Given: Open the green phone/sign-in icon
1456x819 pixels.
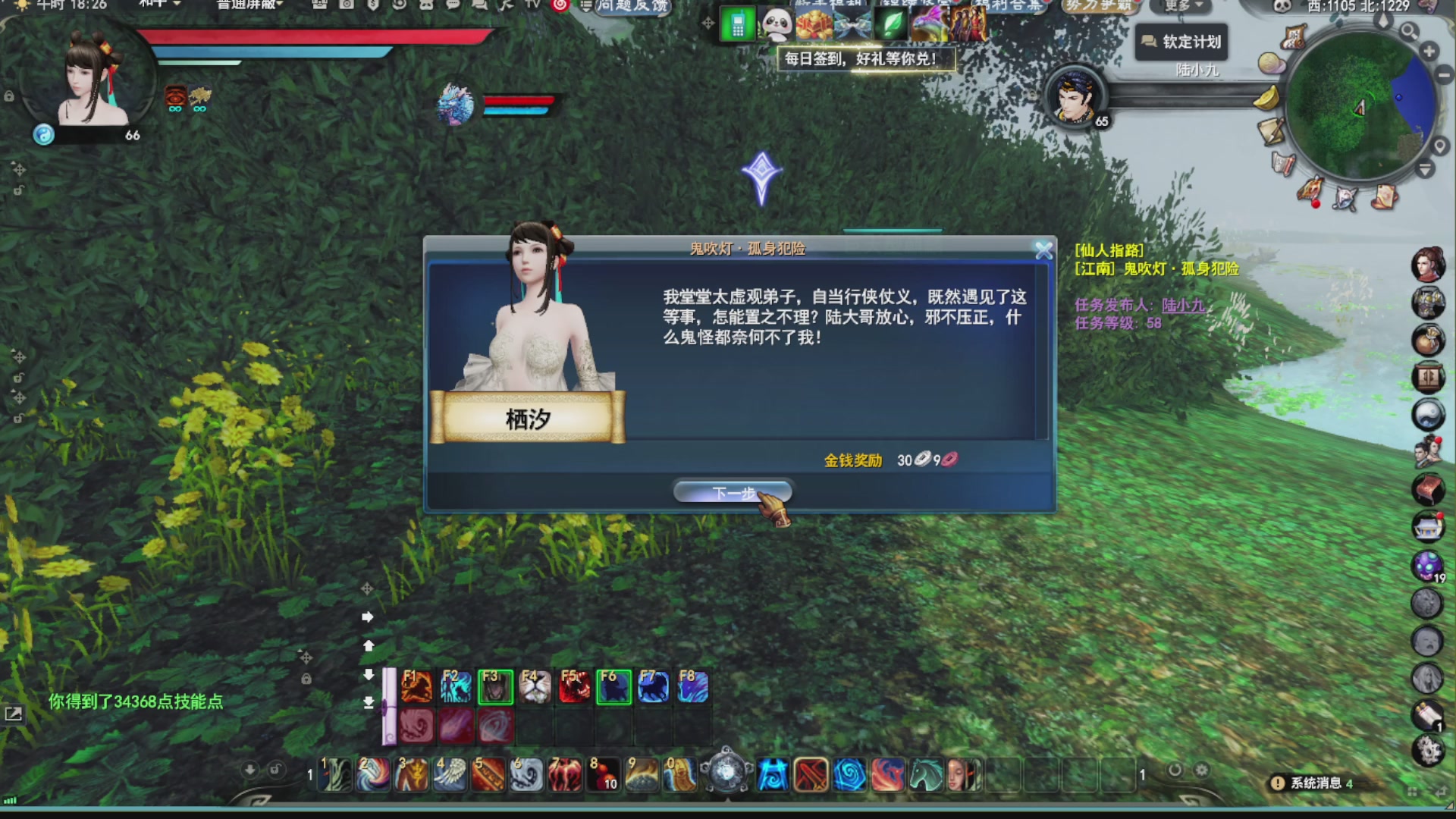Looking at the screenshot, I should (738, 24).
